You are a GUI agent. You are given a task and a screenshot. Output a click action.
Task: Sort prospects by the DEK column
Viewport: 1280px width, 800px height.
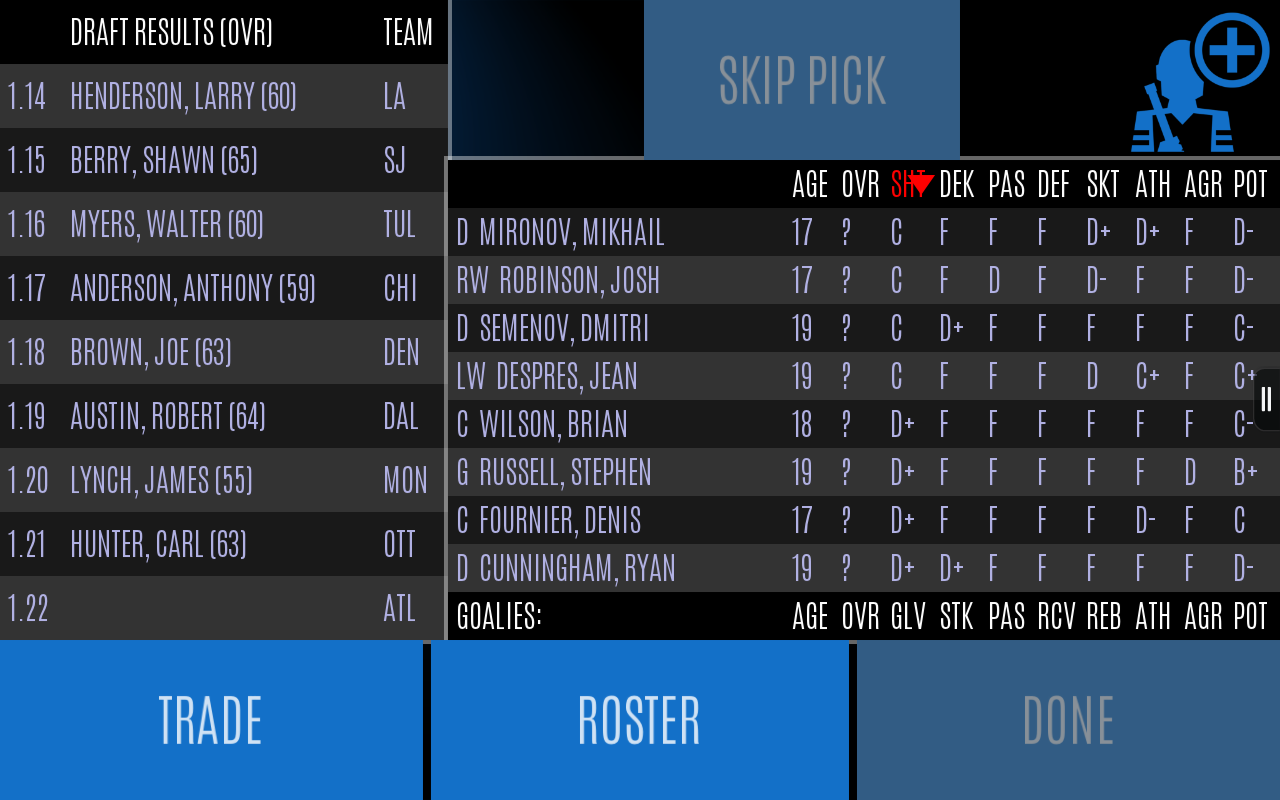point(956,184)
